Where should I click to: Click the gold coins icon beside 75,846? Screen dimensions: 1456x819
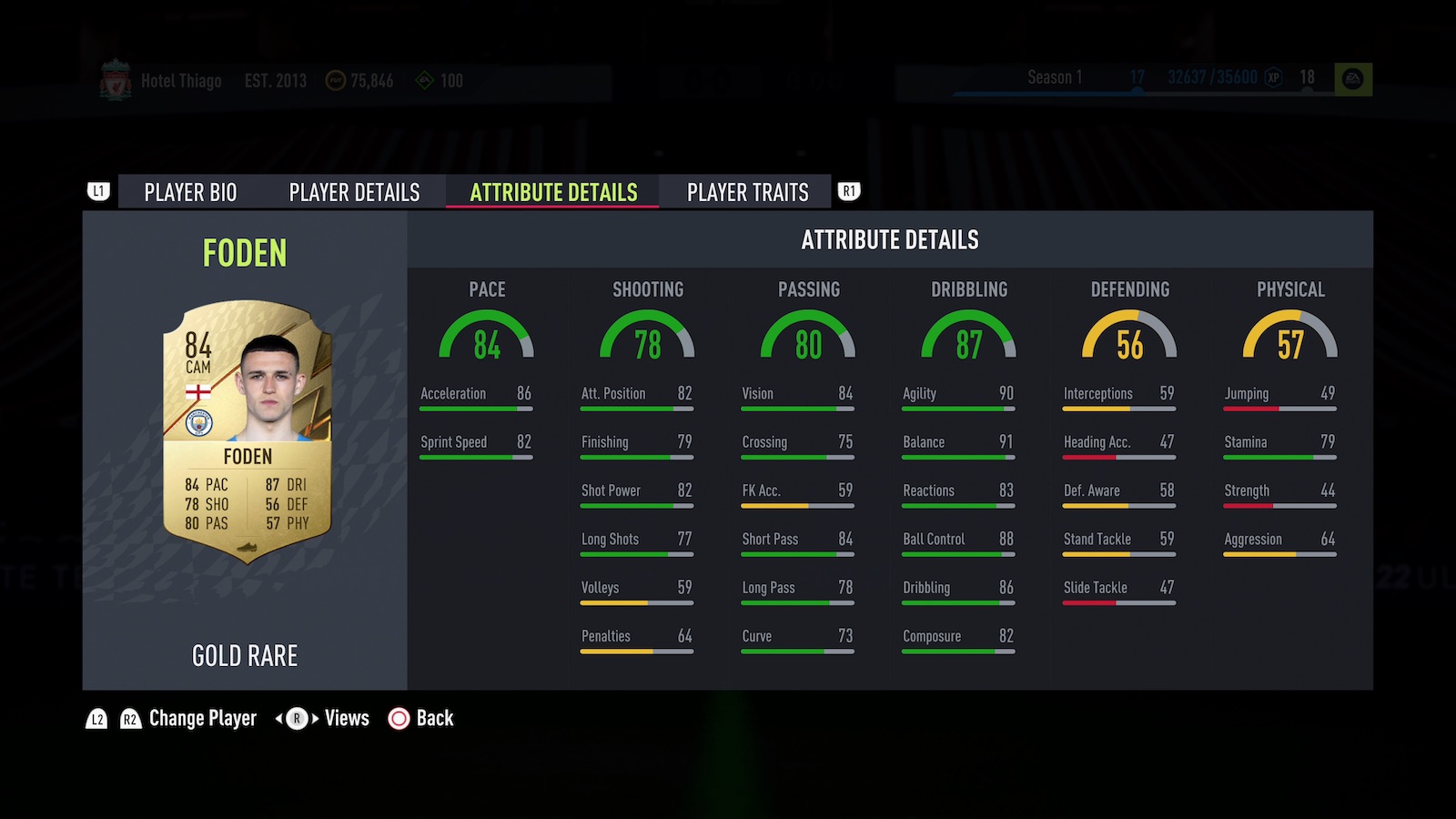coord(336,80)
